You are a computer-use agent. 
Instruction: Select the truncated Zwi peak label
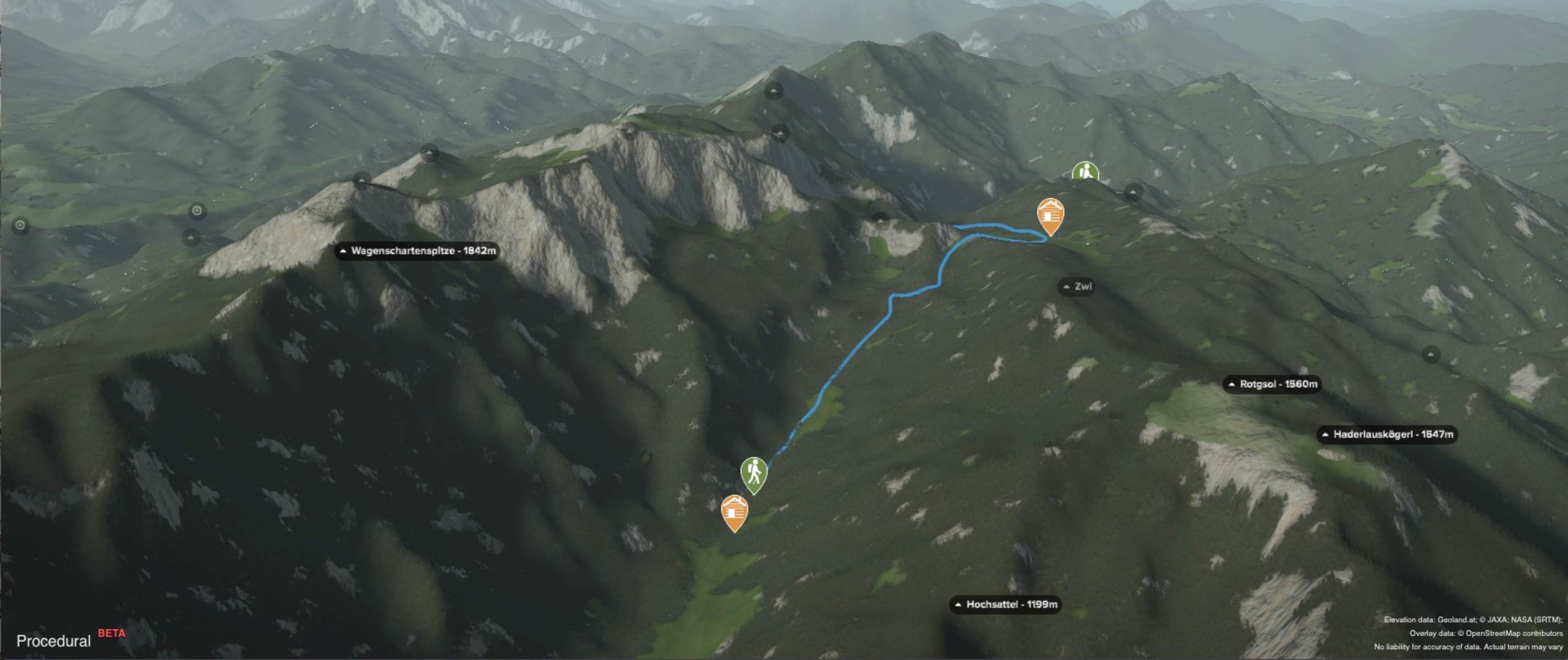pyautogui.click(x=1077, y=287)
